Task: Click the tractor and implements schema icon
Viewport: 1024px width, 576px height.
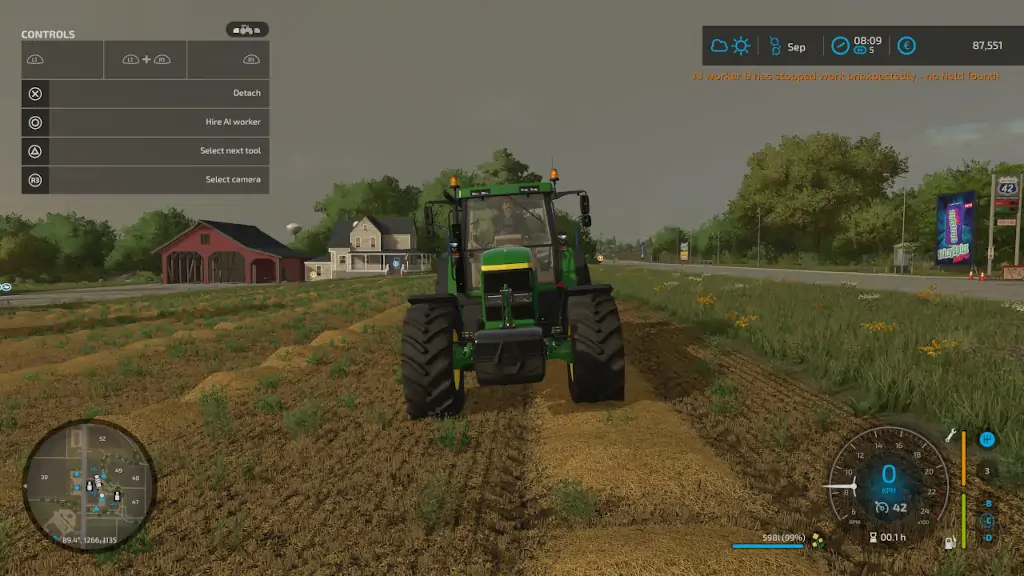Action: click(247, 30)
